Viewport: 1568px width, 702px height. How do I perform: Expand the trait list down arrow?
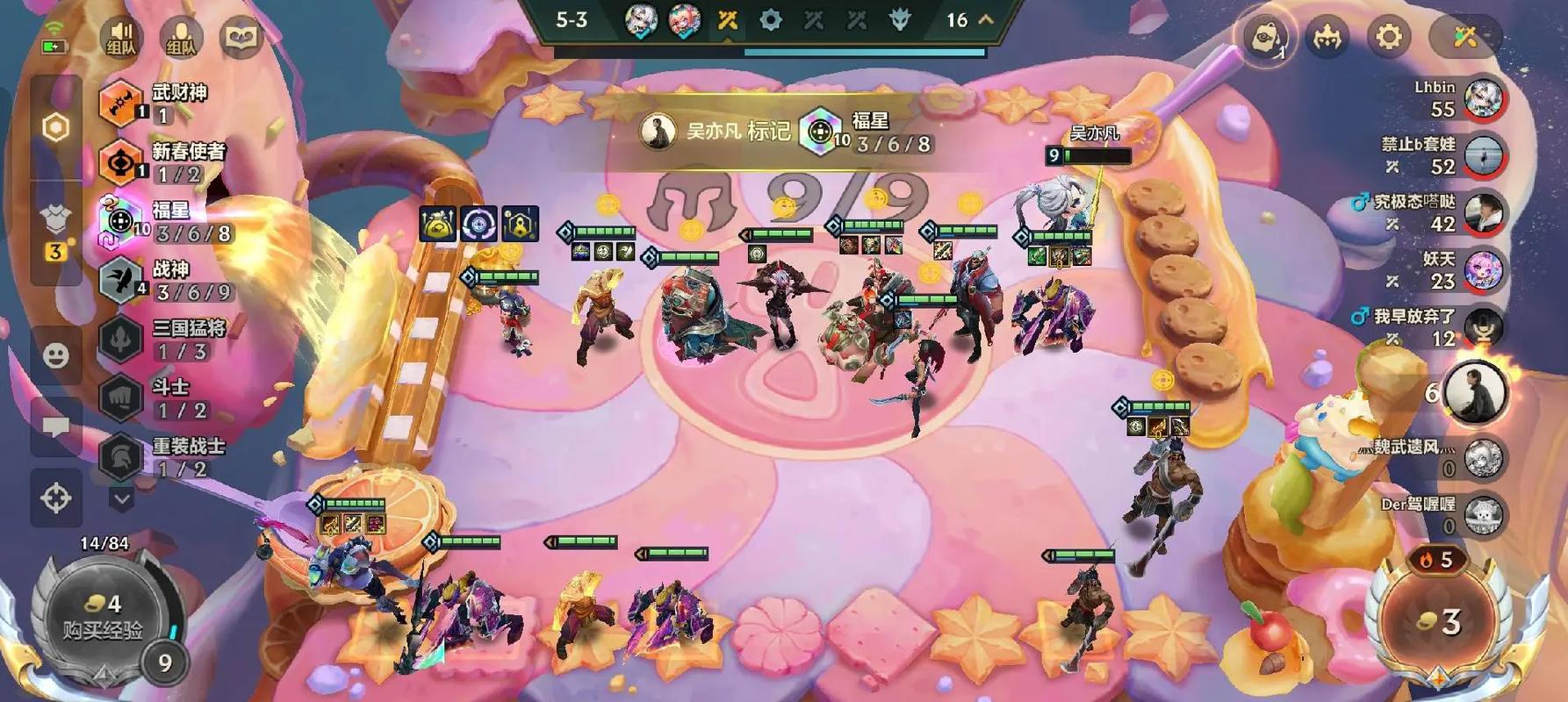point(121,499)
